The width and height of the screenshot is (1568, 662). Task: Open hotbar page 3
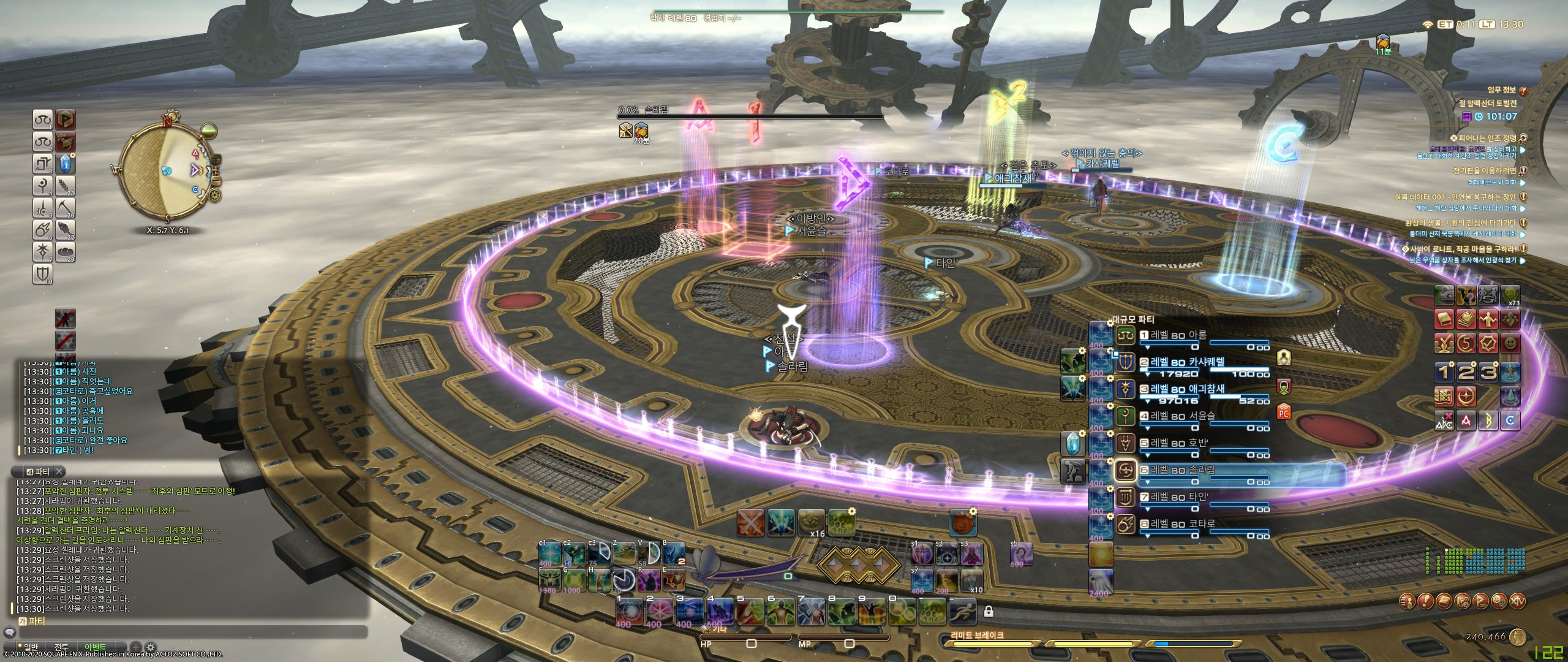click(x=1487, y=373)
